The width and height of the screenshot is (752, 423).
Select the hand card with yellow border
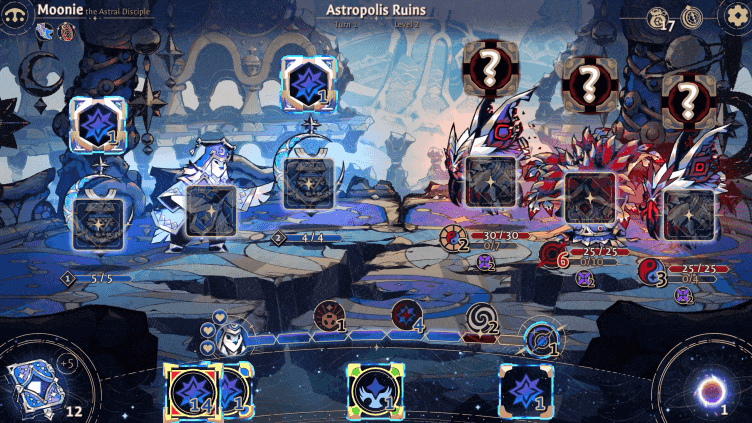pyautogui.click(x=192, y=391)
